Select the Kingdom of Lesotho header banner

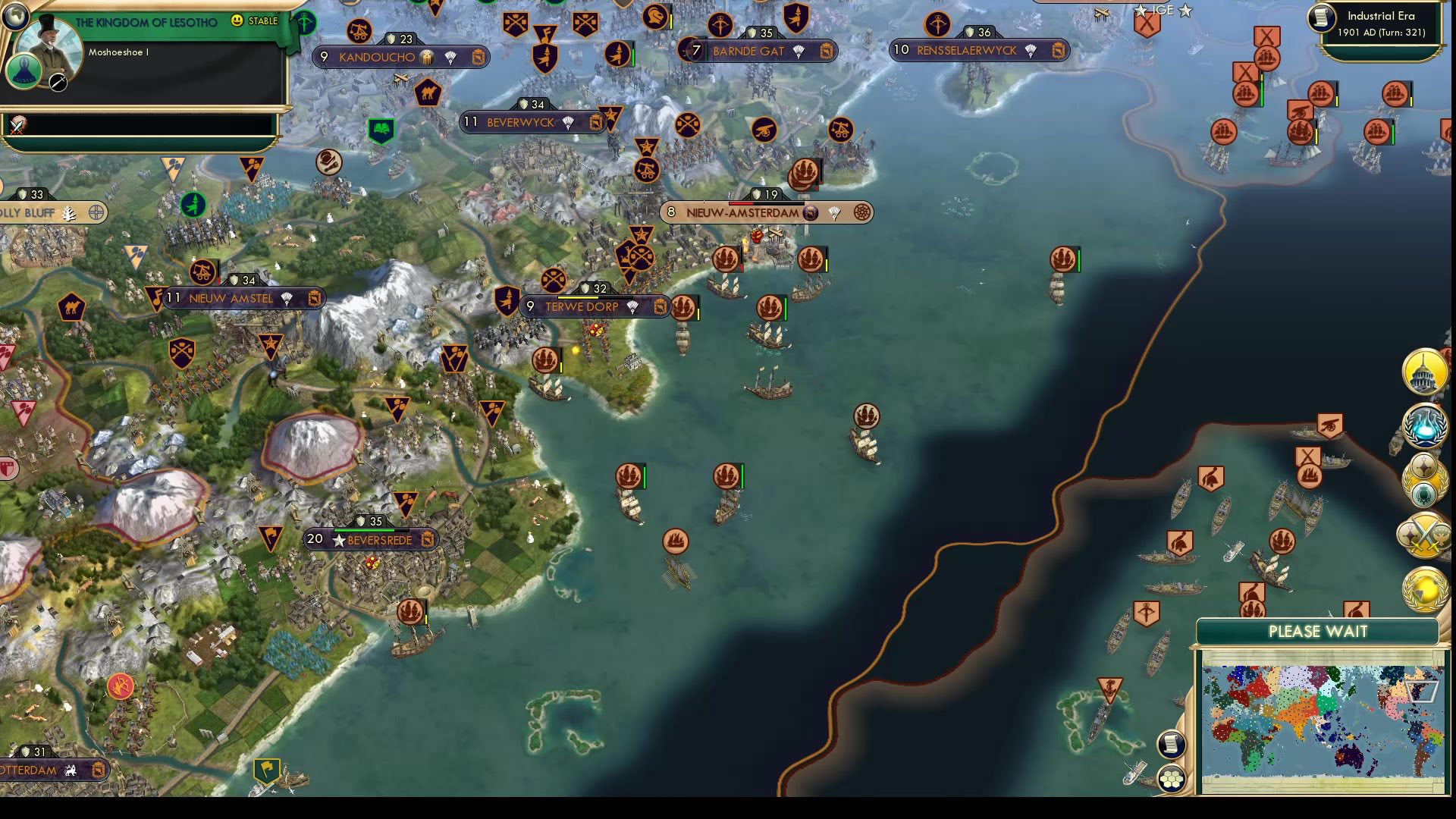click(146, 21)
